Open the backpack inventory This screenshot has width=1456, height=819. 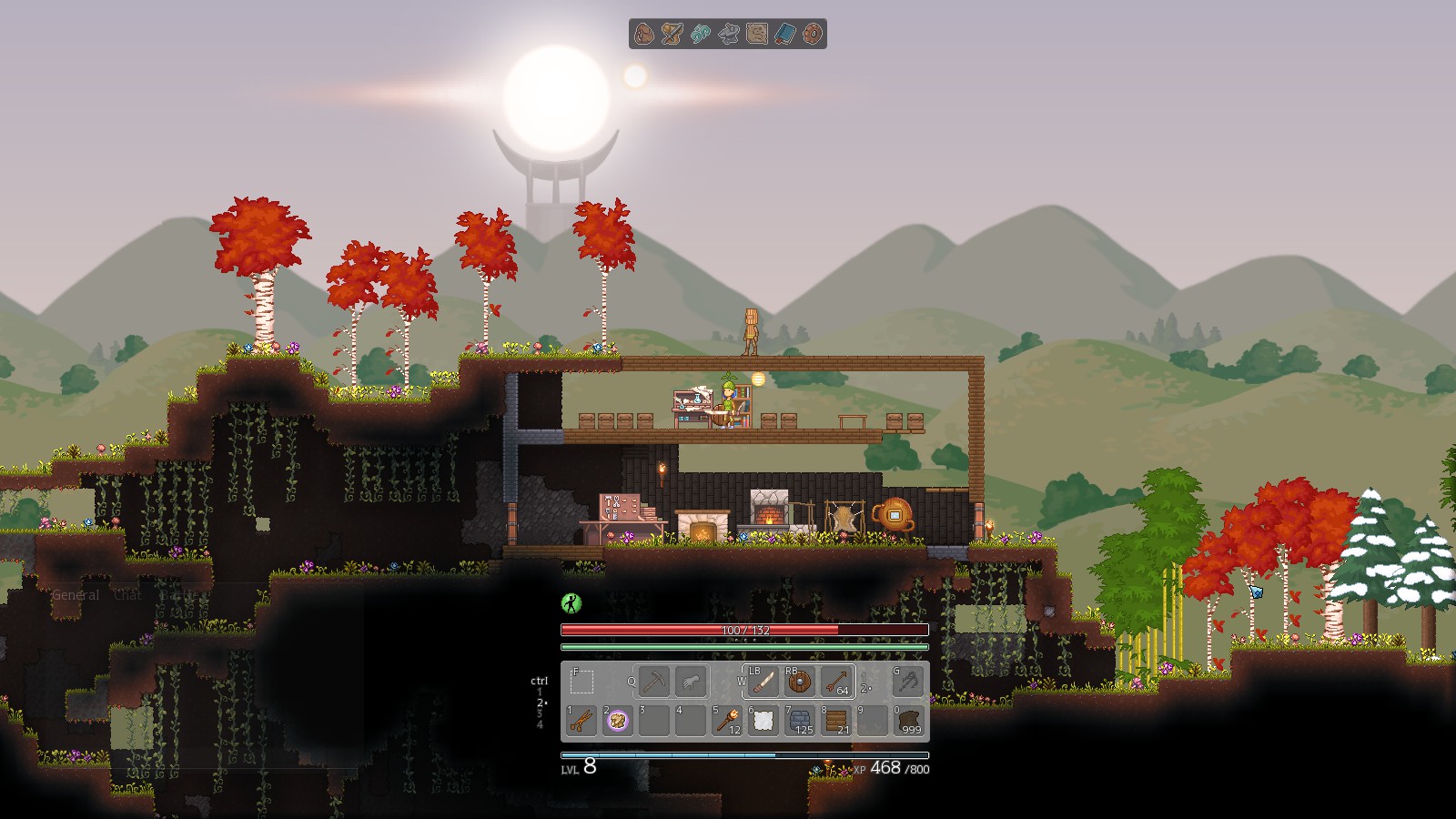644,35
